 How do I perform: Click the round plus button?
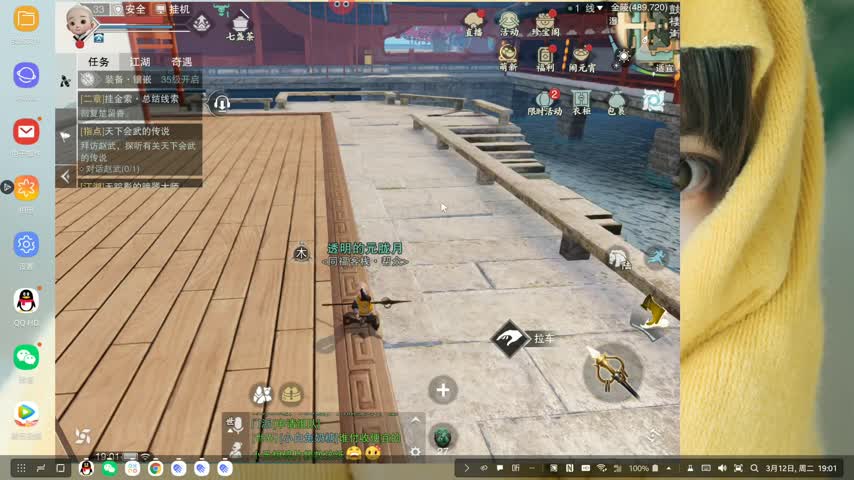(443, 390)
